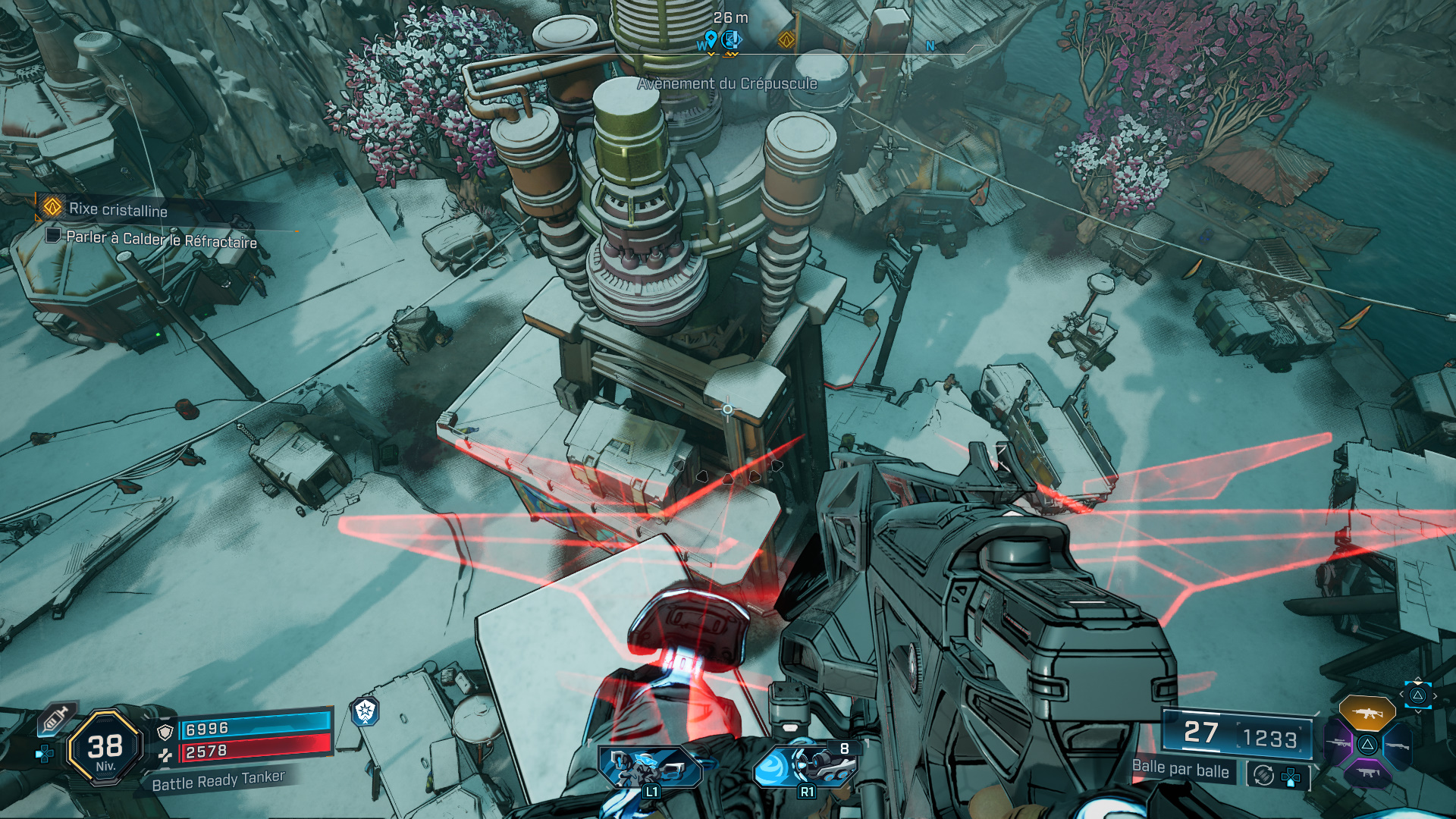Screen dimensions: 1456x819
Task: Click the orange mission diamond on the compass
Action: point(786,39)
